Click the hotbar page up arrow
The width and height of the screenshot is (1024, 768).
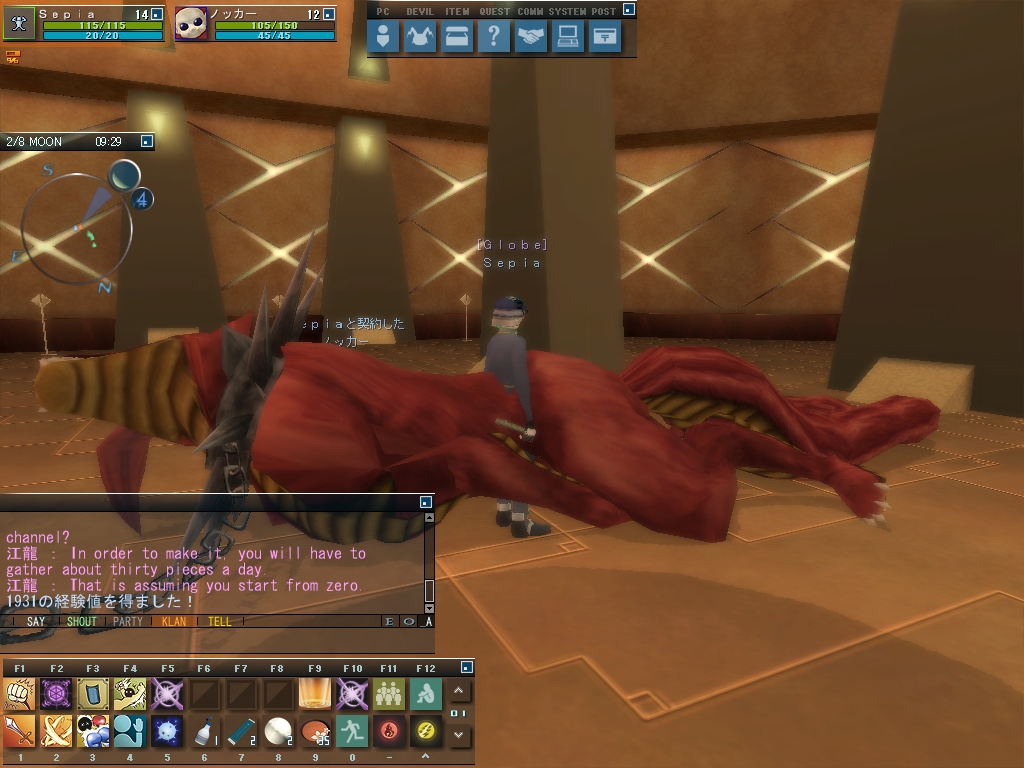459,691
